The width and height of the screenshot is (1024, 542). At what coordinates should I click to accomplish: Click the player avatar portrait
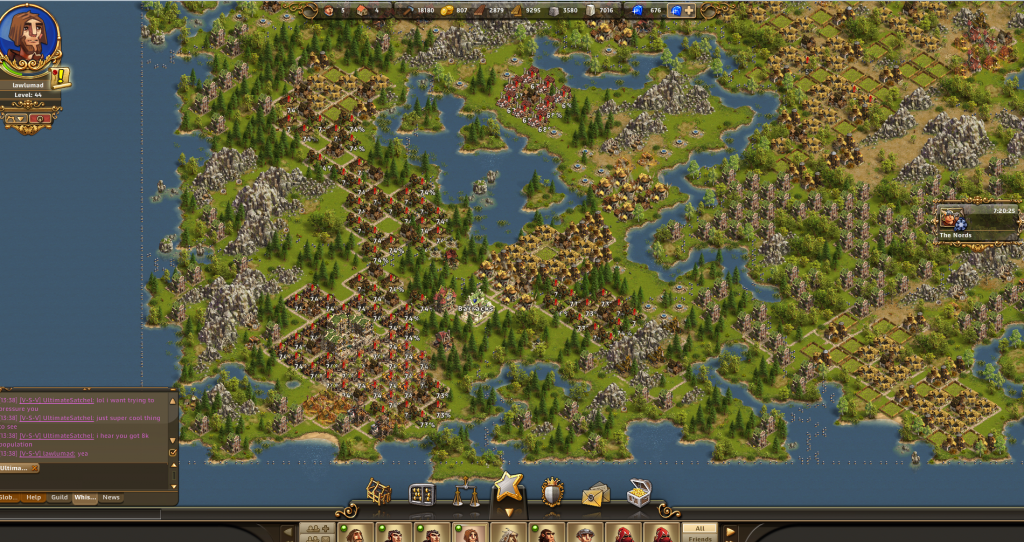click(27, 40)
